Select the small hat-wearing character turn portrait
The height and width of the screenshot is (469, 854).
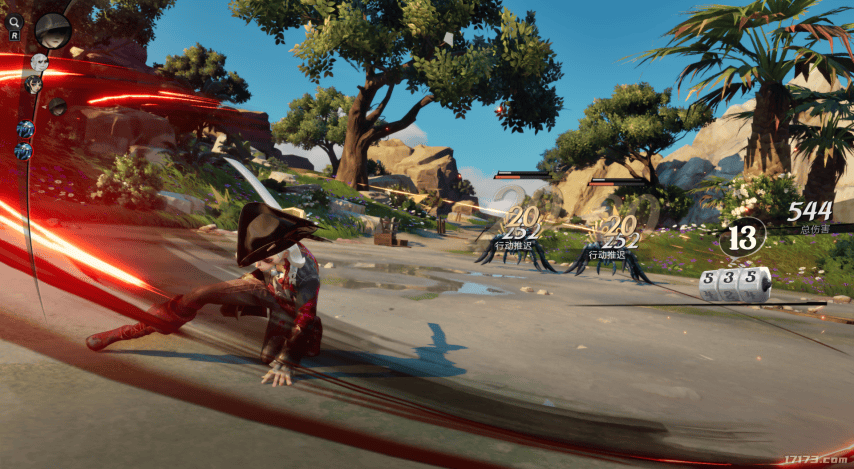[x=57, y=106]
